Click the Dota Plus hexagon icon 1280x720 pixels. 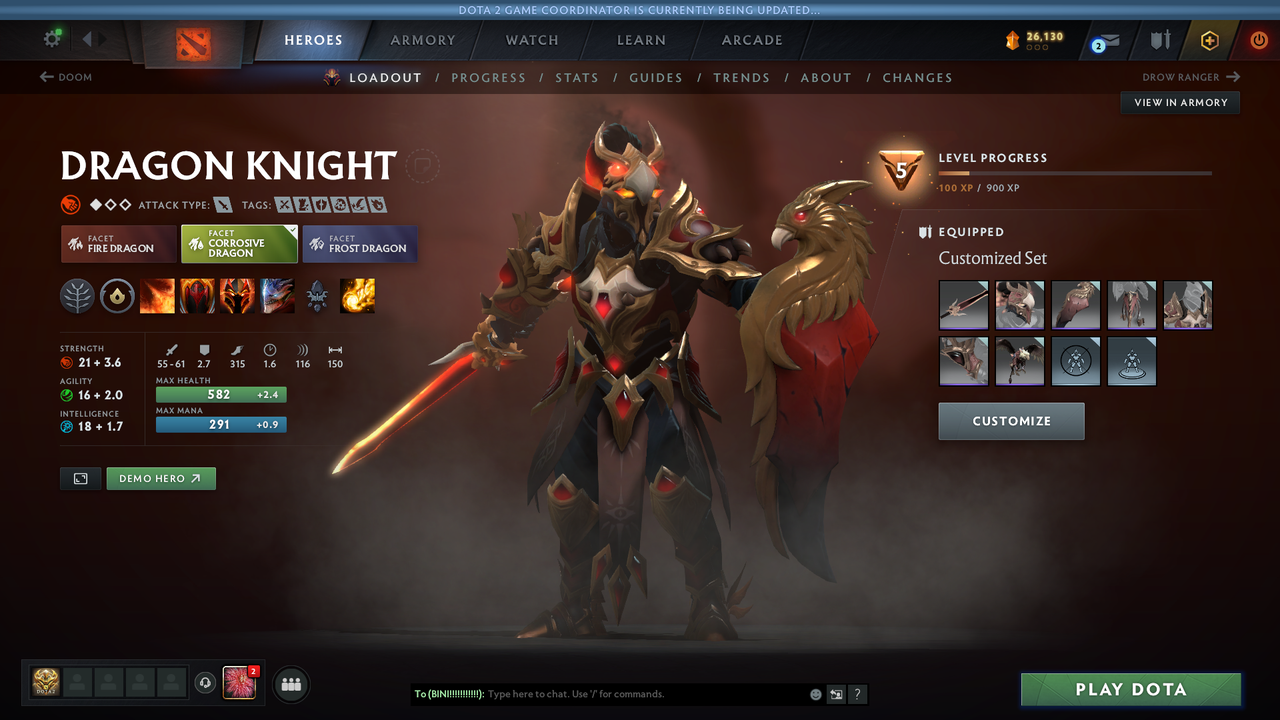pos(1210,40)
